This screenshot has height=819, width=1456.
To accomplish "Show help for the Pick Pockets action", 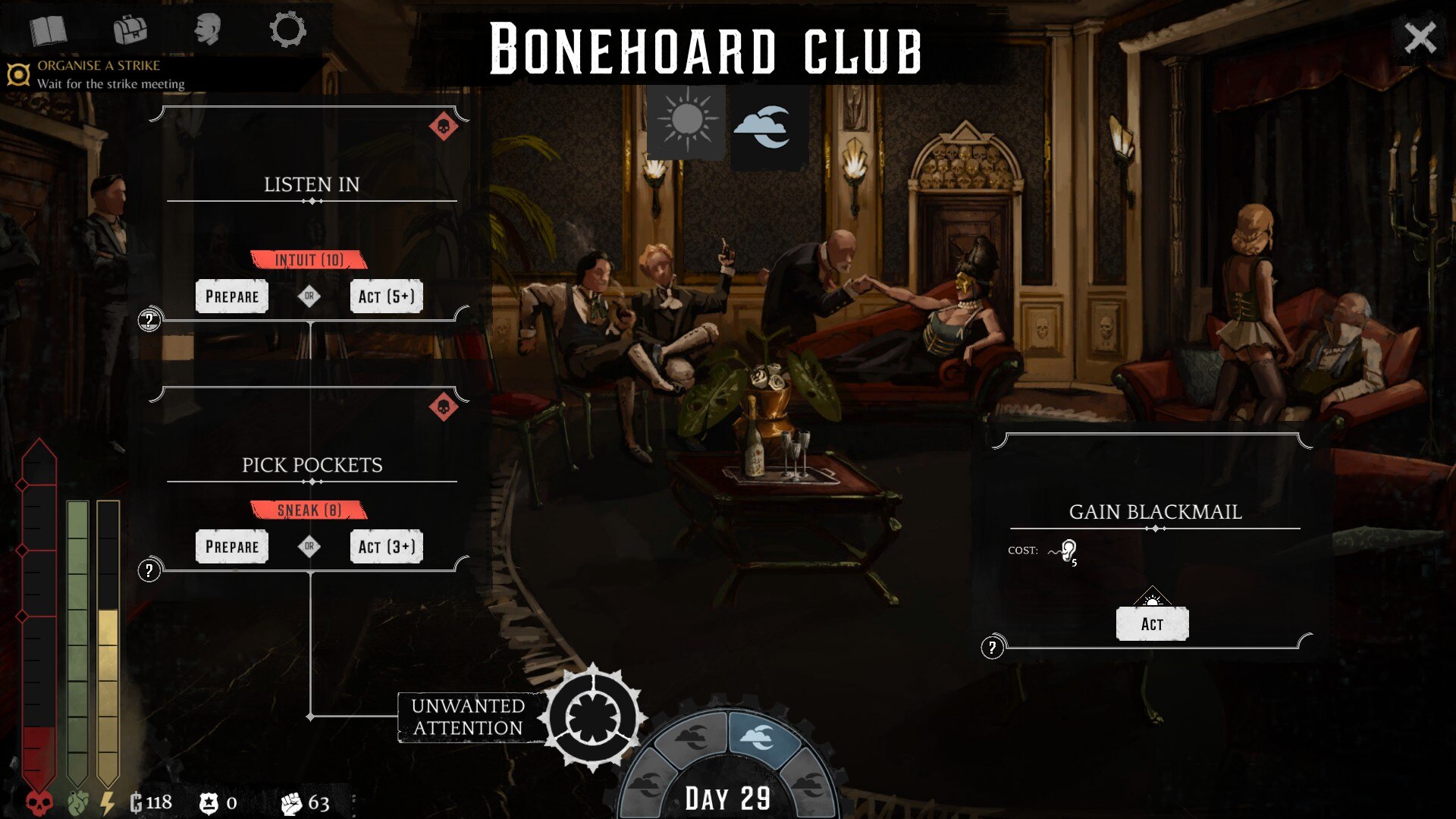I will pos(149,570).
